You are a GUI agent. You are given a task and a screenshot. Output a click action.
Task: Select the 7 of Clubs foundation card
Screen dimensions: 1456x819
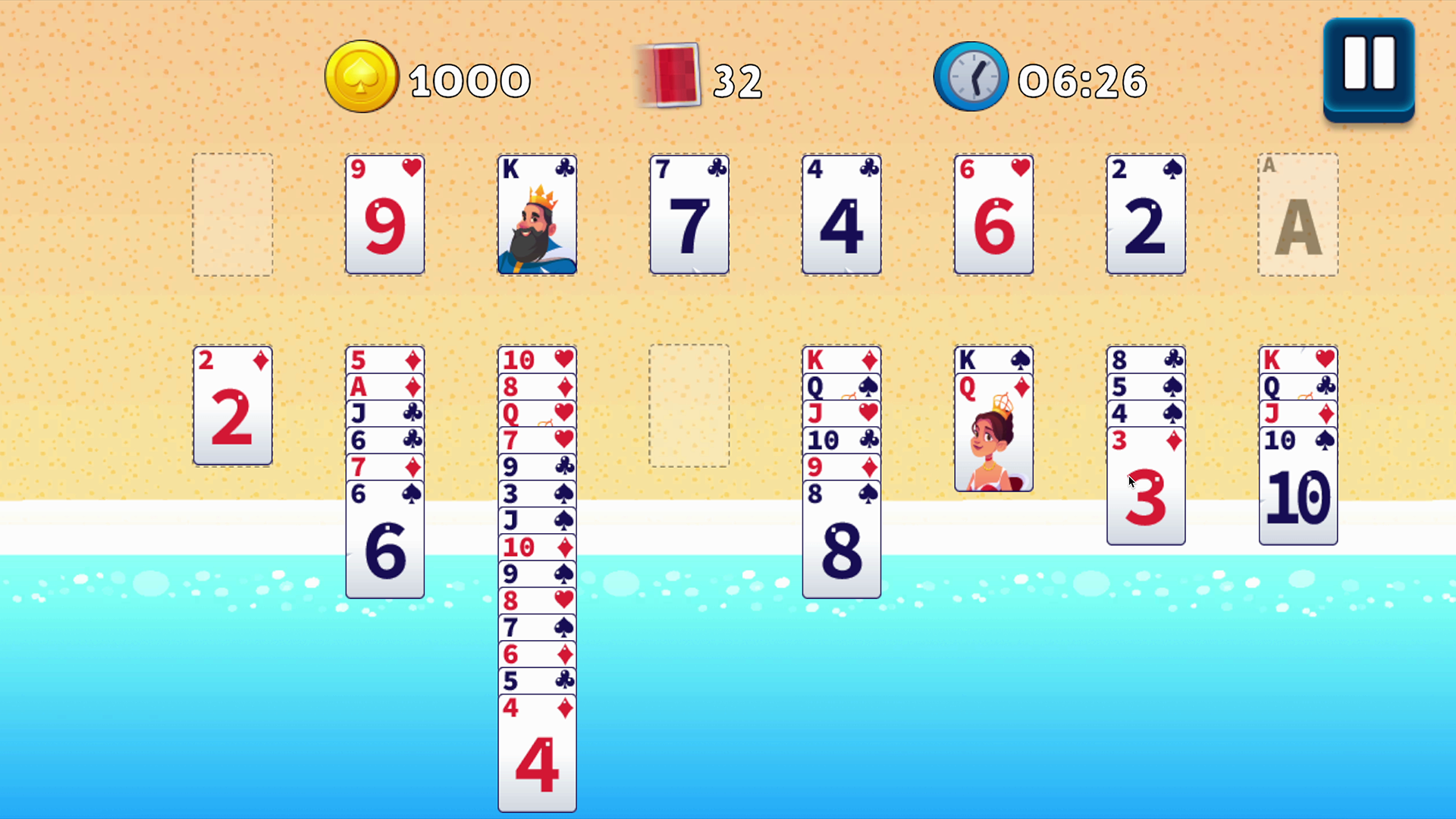689,215
